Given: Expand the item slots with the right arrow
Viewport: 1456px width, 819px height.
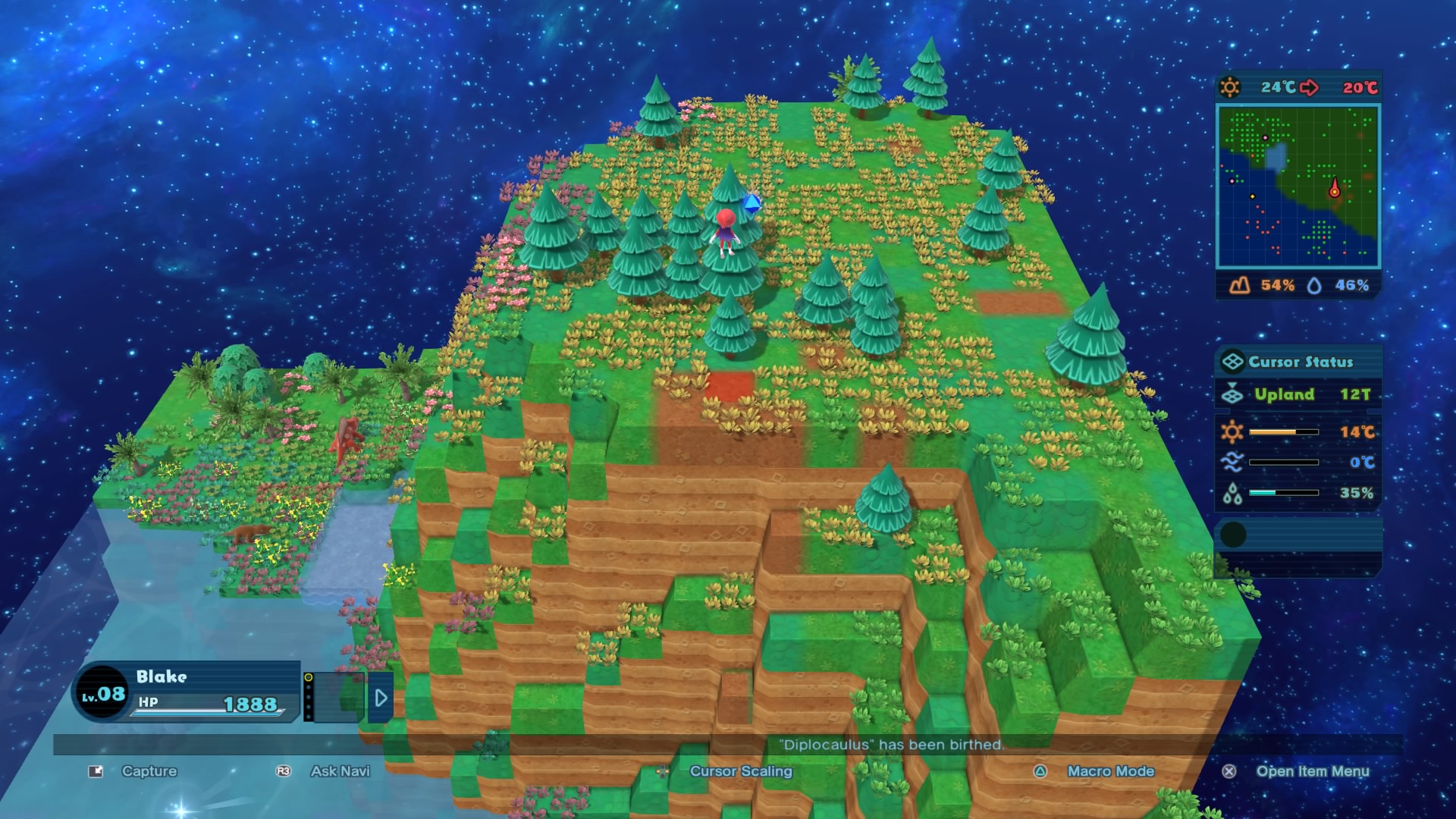Looking at the screenshot, I should click(x=381, y=698).
